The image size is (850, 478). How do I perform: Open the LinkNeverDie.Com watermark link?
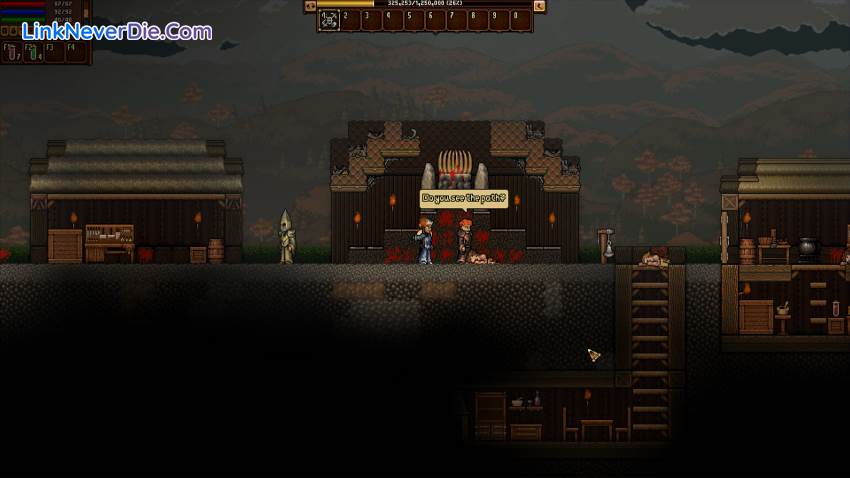(117, 31)
